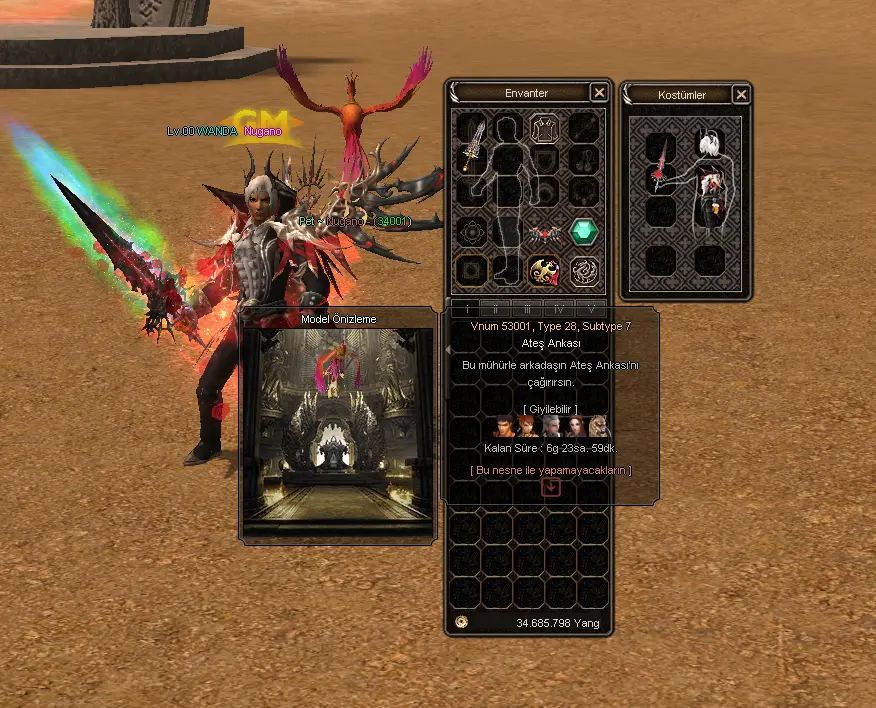Viewport: 876px width, 708px height.
Task: Select the red winged item slot
Action: pyautogui.click(x=545, y=232)
